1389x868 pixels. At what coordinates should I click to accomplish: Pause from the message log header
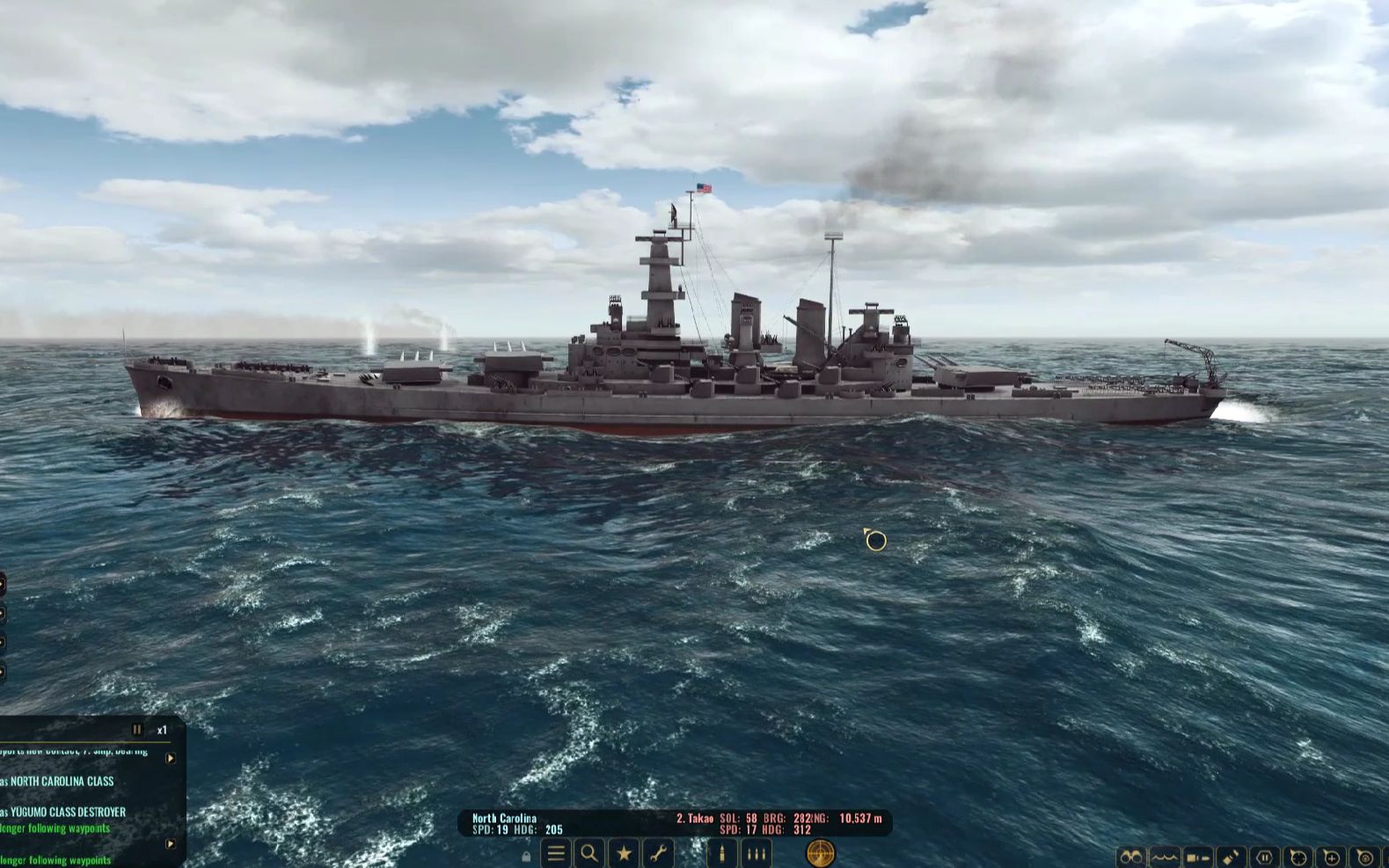(x=136, y=730)
